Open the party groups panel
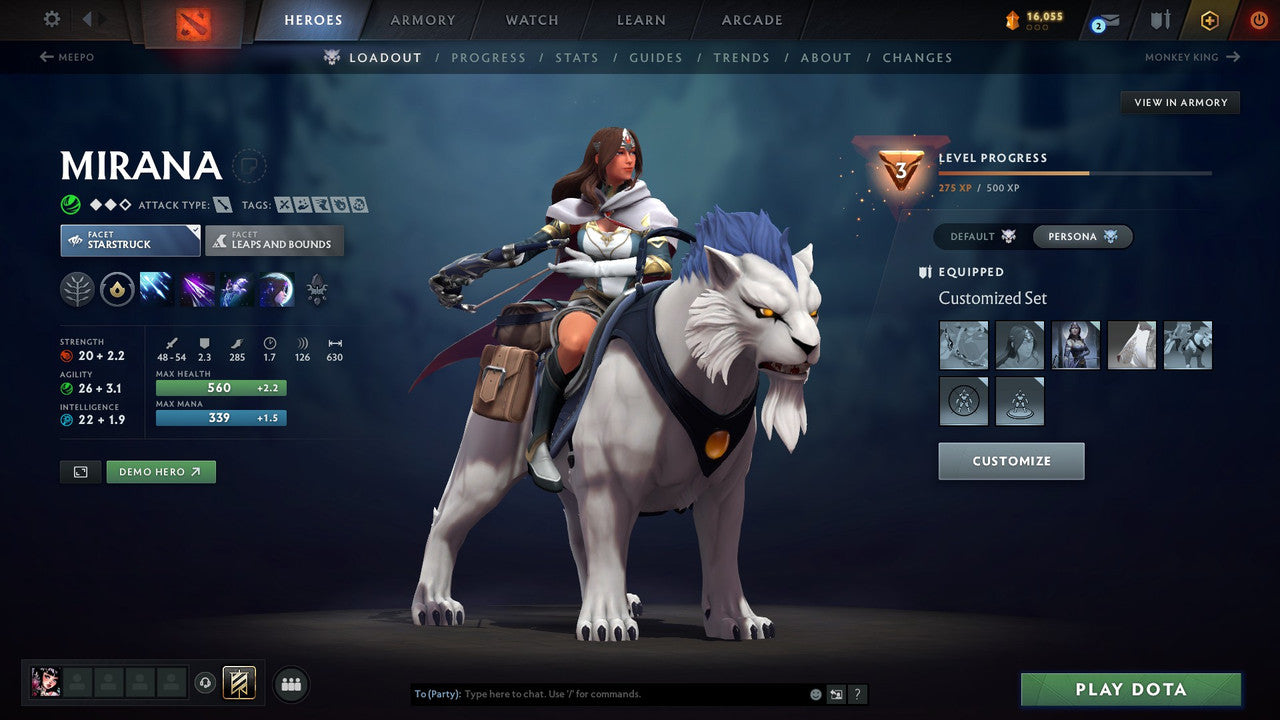The width and height of the screenshot is (1280, 720). click(x=290, y=684)
